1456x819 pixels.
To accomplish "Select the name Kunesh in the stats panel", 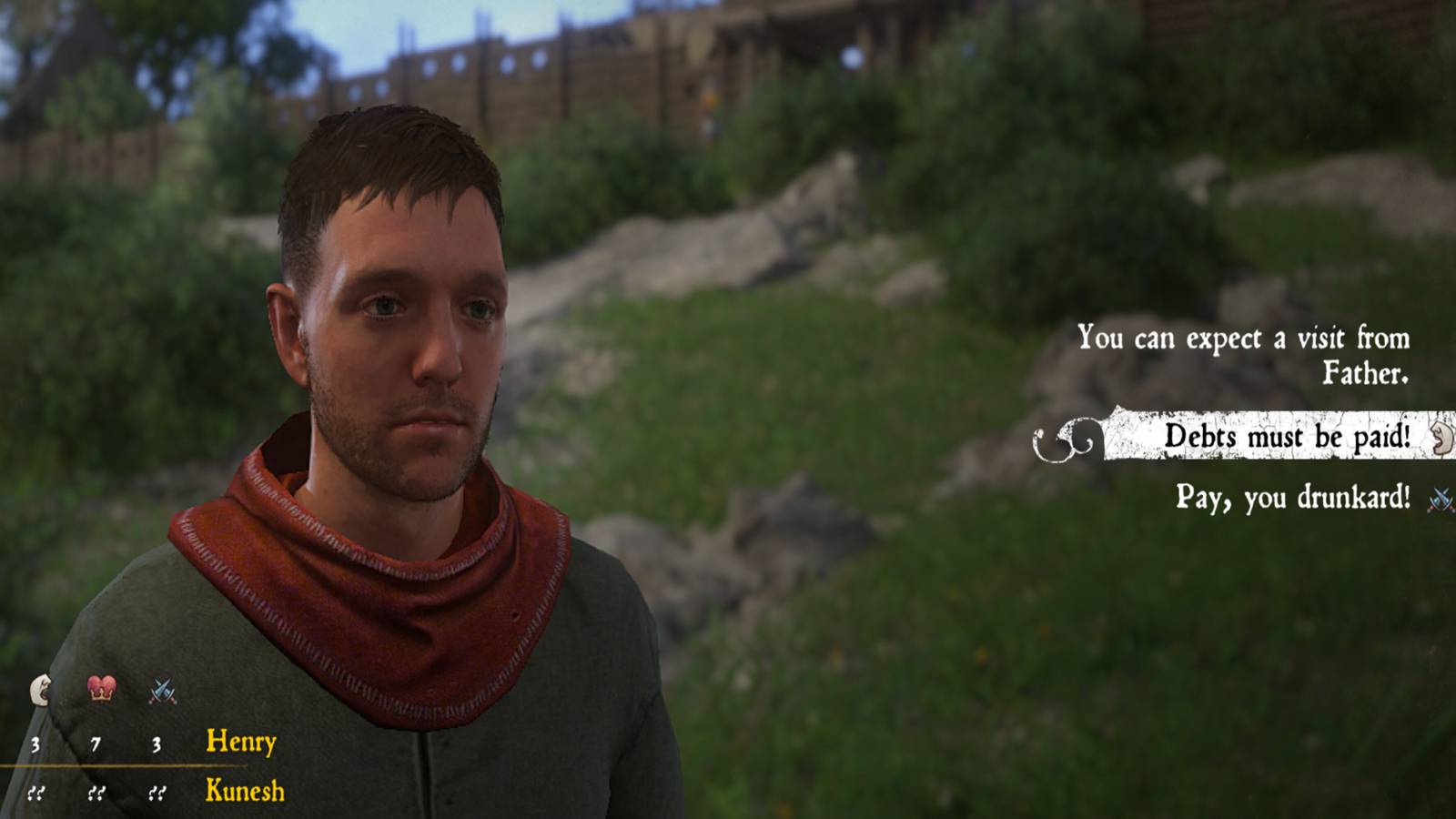I will 244,792.
